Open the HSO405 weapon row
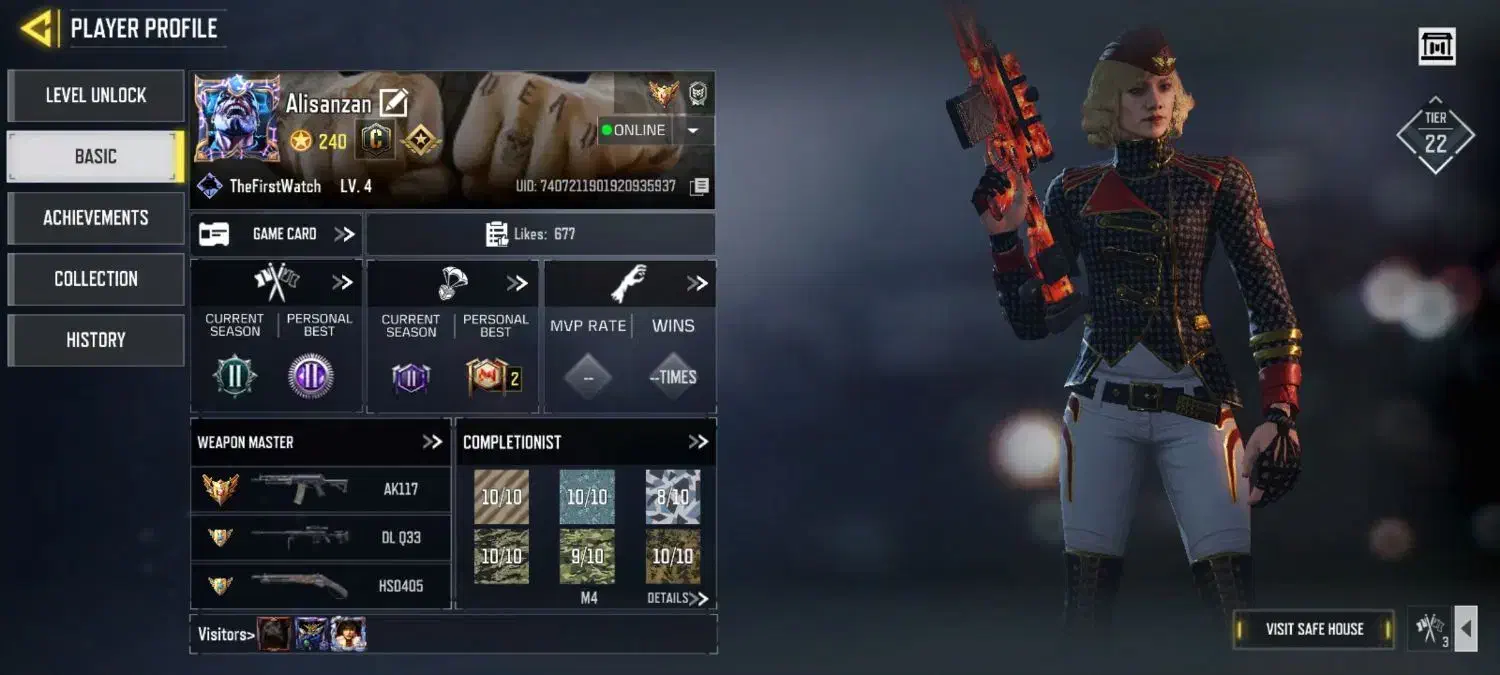Image resolution: width=1500 pixels, height=675 pixels. (320, 585)
